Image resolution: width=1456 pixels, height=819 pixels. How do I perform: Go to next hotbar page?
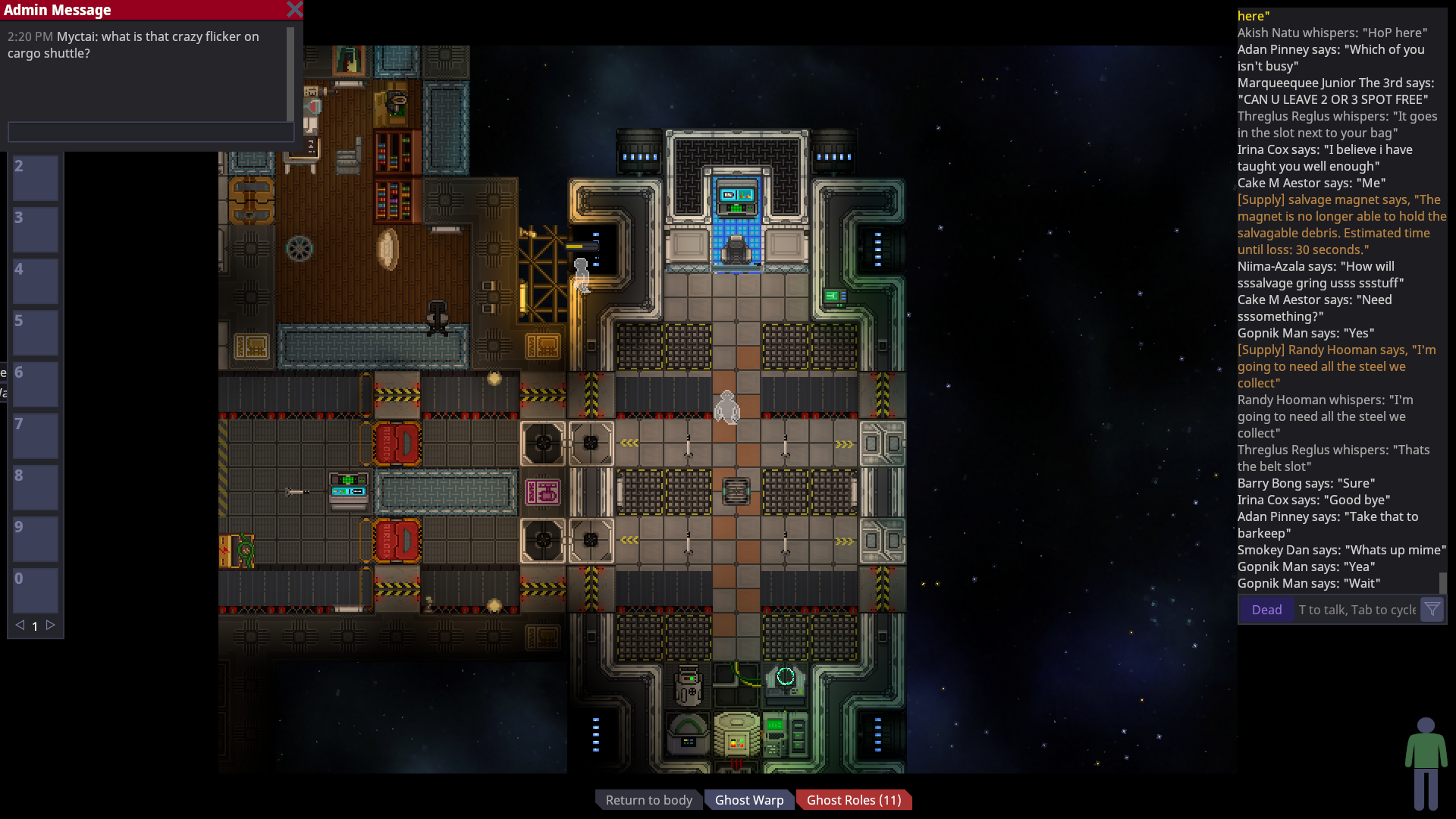51,626
